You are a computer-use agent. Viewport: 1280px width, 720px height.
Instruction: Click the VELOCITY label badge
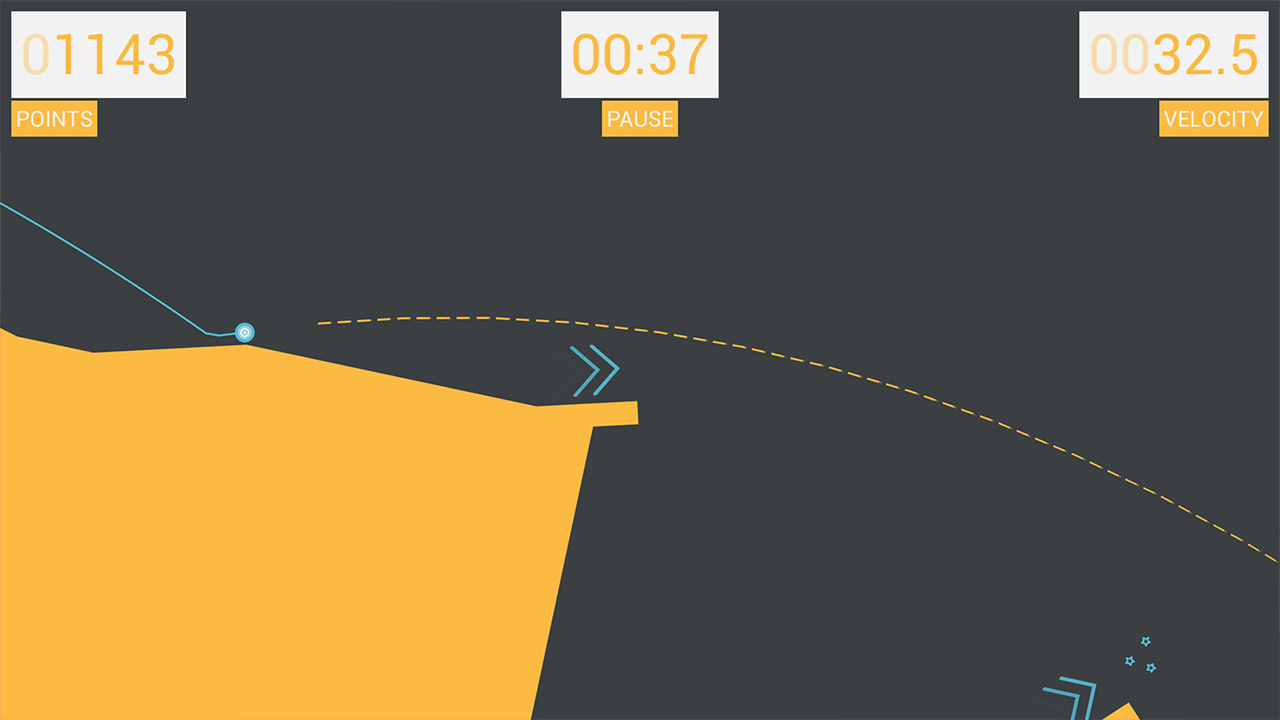click(x=1213, y=119)
